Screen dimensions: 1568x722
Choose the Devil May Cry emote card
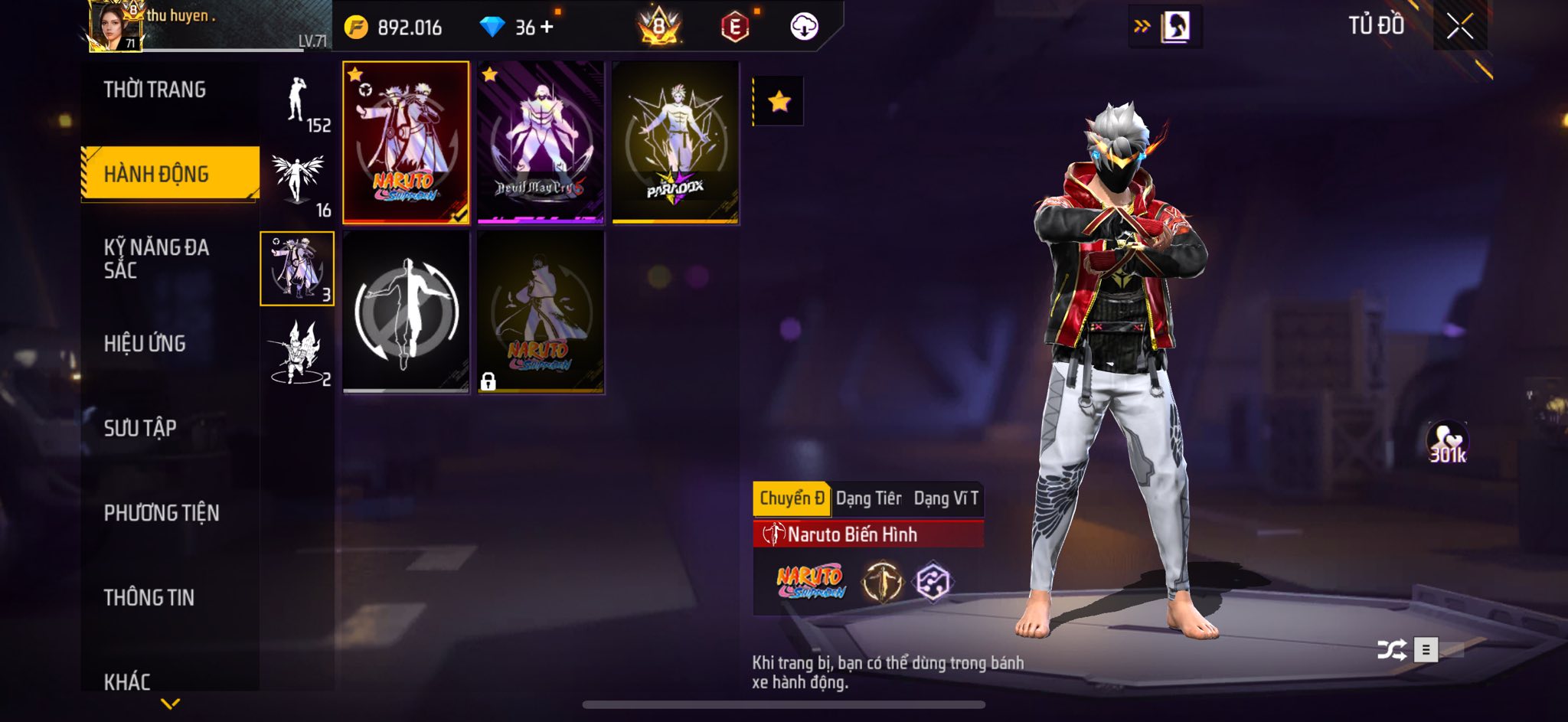click(x=541, y=143)
